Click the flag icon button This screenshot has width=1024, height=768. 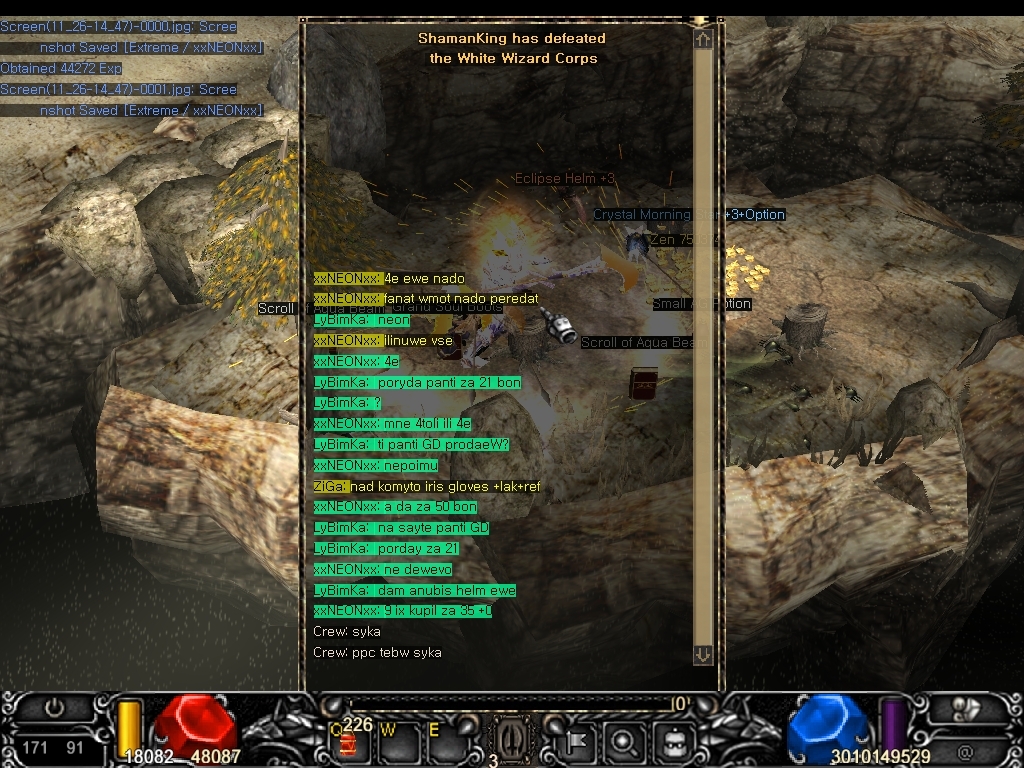coord(579,742)
